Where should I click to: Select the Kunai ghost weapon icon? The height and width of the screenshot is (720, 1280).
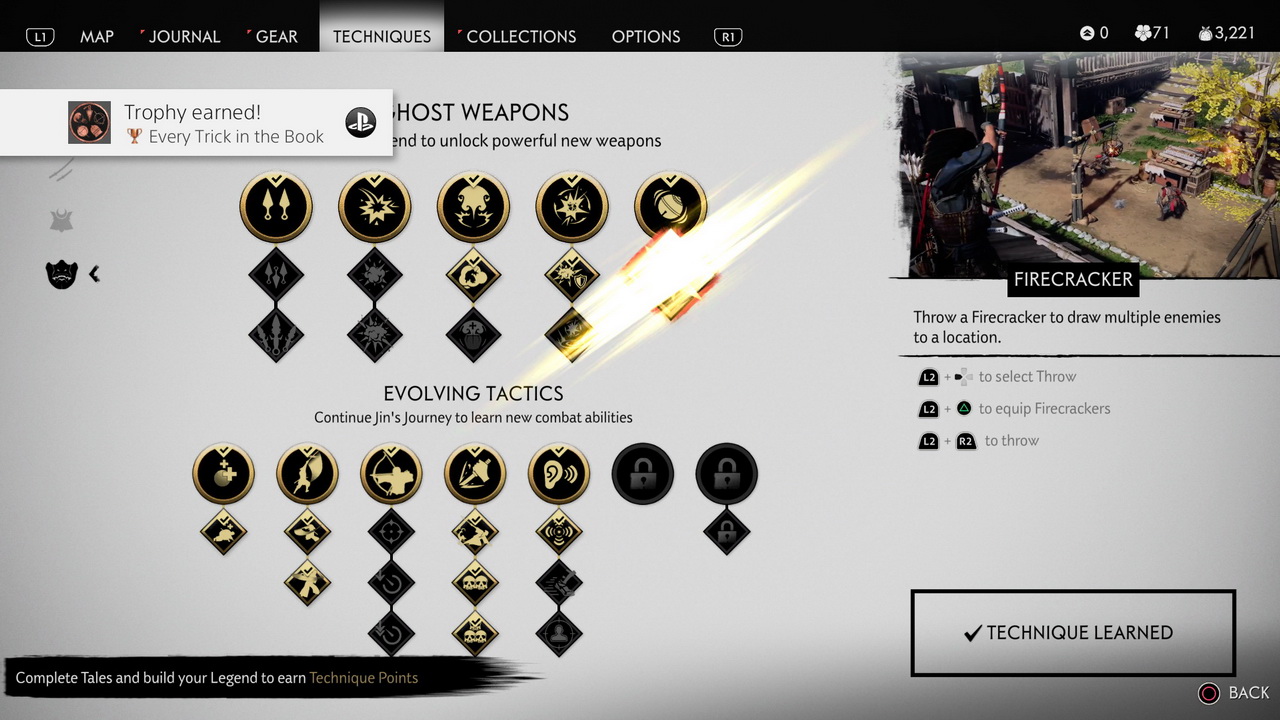(276, 208)
